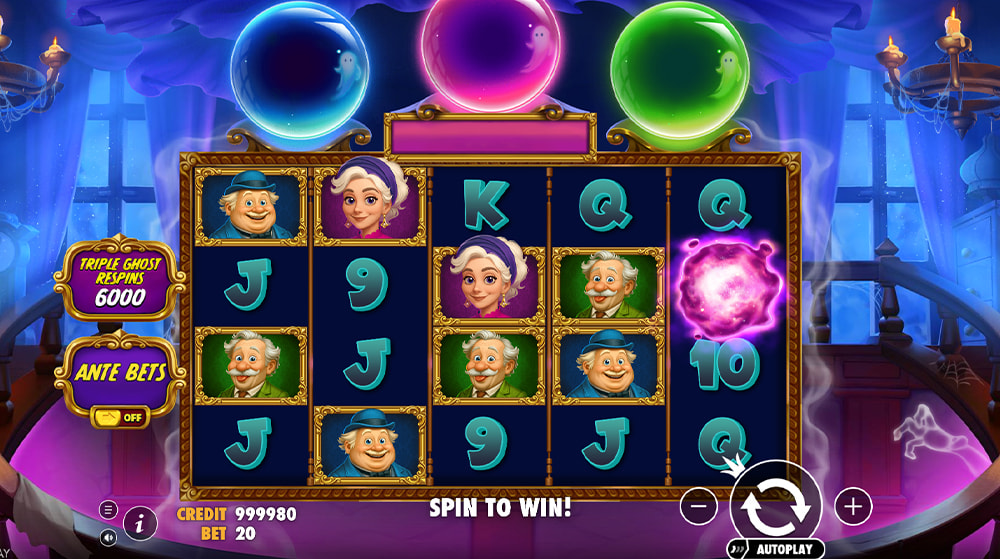Image resolution: width=1000 pixels, height=559 pixels.
Task: Toggle the Ante Bets switch
Action: (x=119, y=417)
